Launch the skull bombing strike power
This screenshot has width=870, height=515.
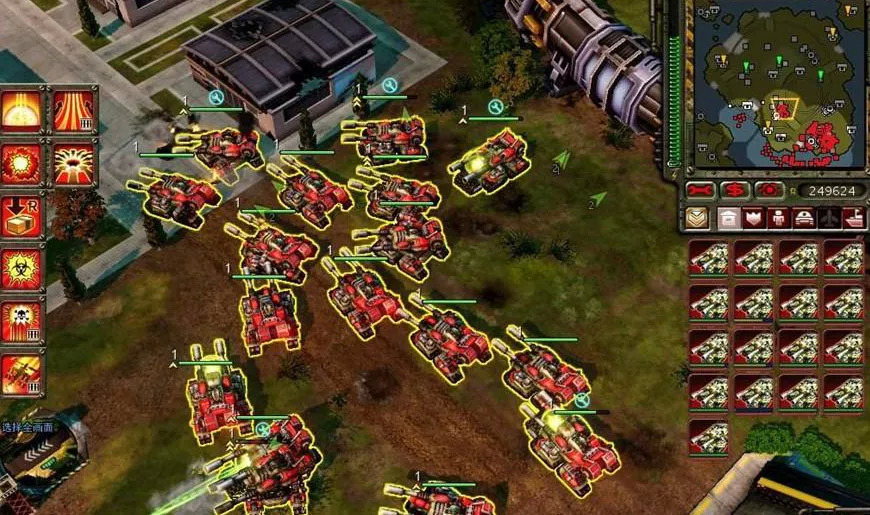point(20,320)
